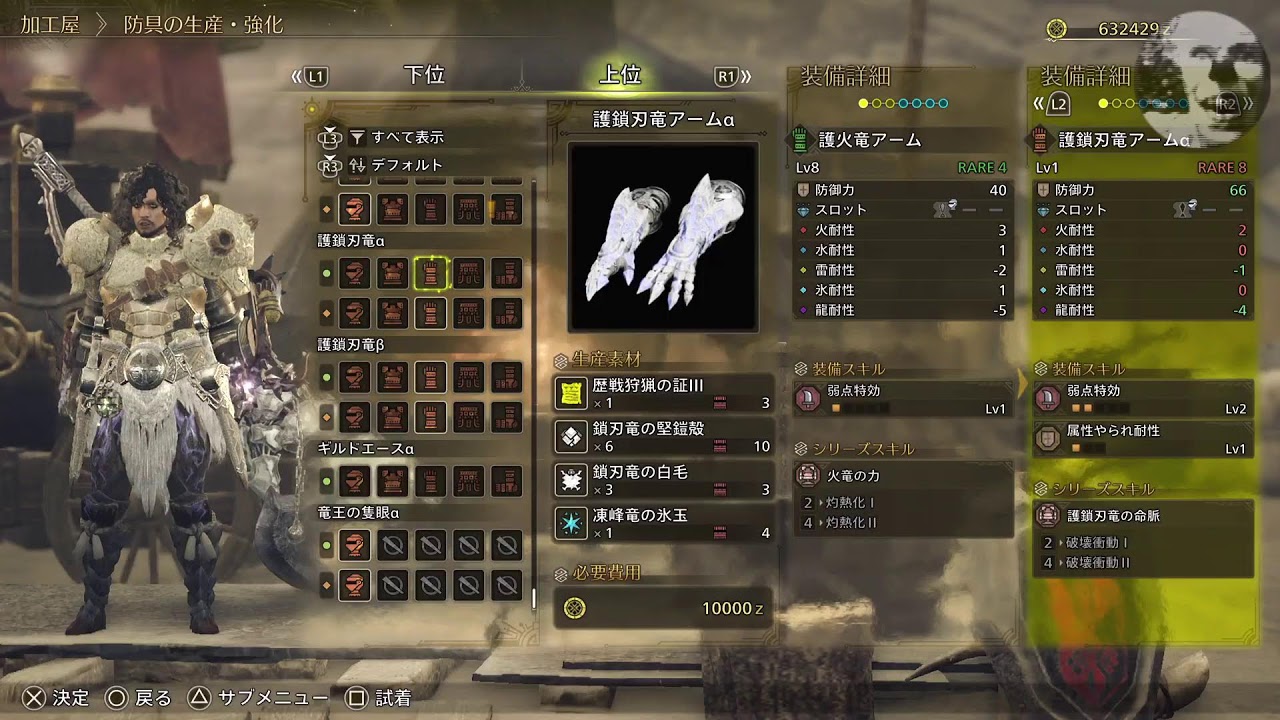The image size is (1280, 720).
Task: Click the 護鎖刃竜アームα armor preview image
Action: (x=663, y=237)
